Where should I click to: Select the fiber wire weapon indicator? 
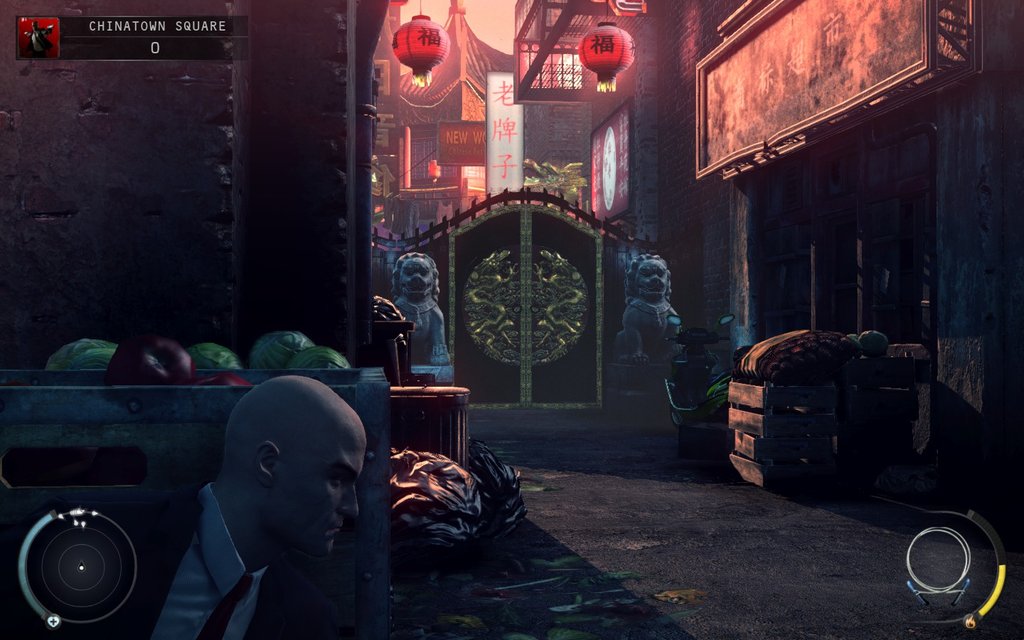tap(939, 563)
